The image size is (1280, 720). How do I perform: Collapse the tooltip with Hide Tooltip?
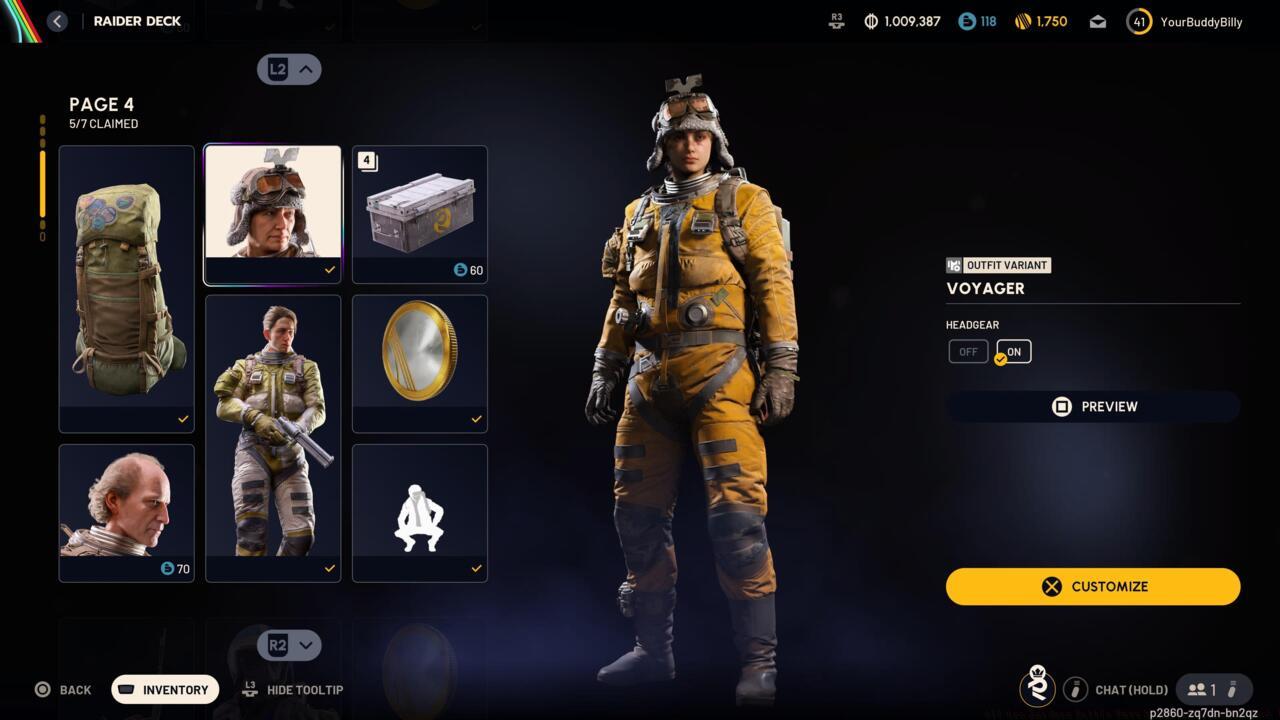click(293, 690)
